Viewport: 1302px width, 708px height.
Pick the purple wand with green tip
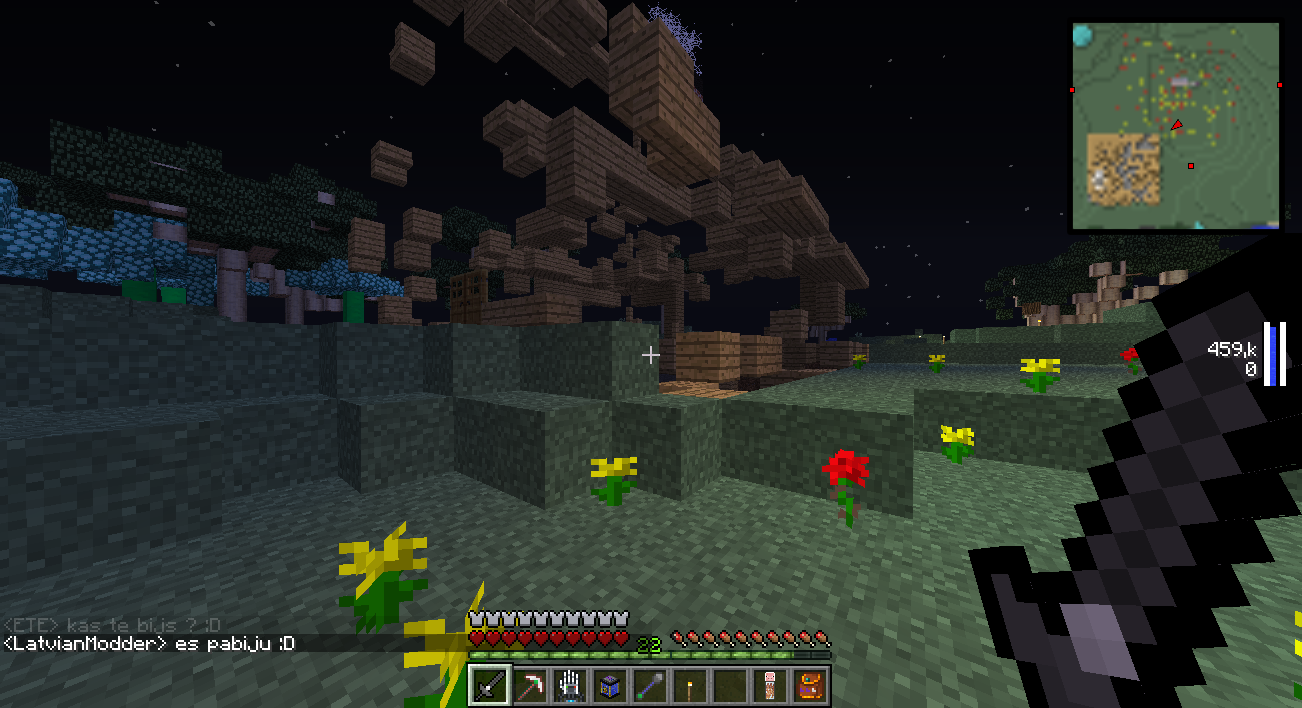(649, 686)
